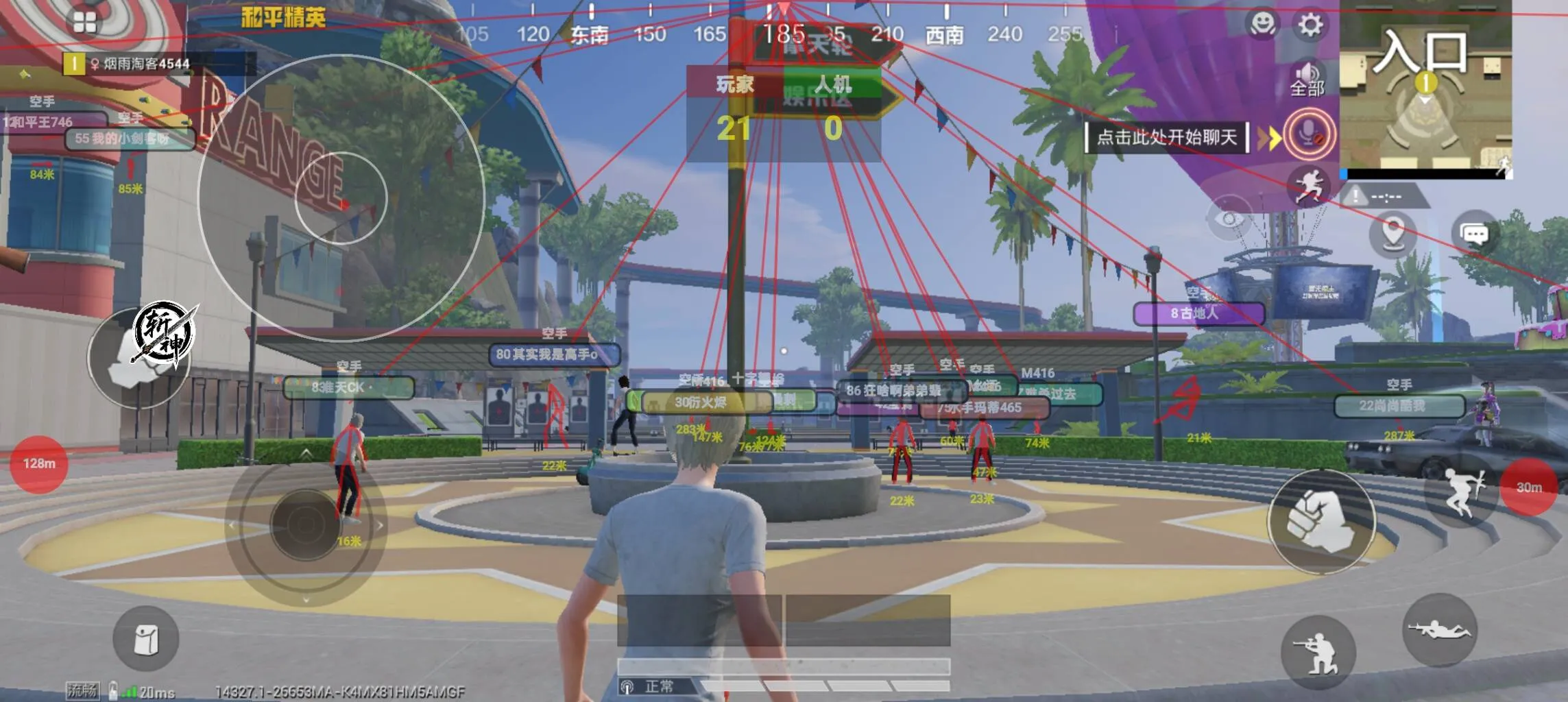
Task: Open the settings gear
Action: point(1310,25)
